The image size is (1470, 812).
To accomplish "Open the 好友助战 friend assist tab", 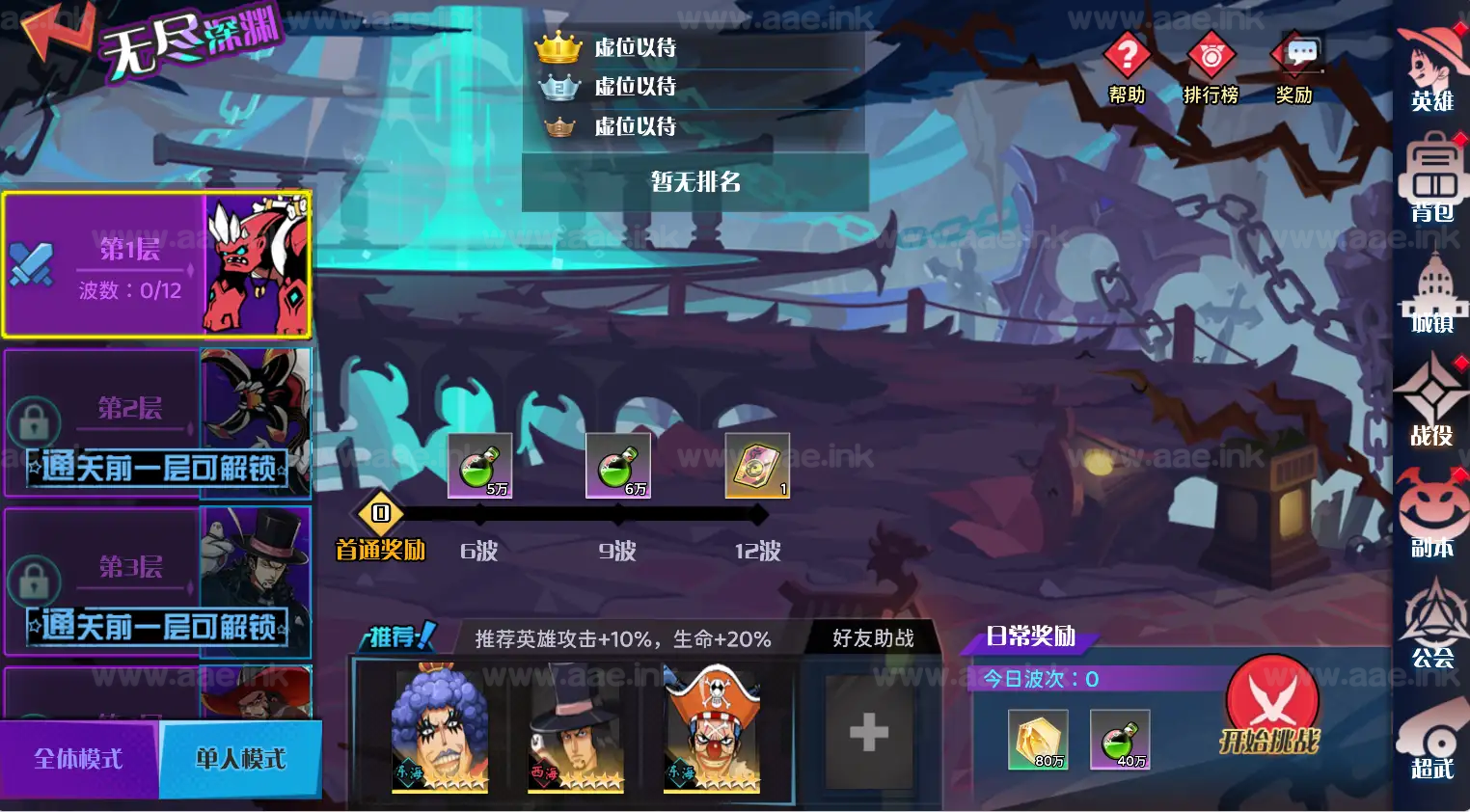I will (871, 637).
